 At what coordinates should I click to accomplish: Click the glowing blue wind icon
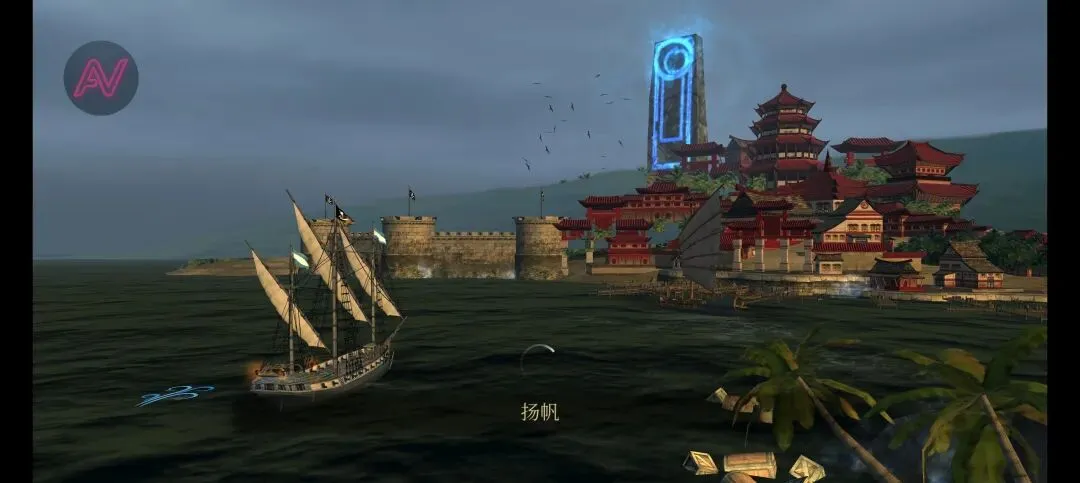coord(174,395)
